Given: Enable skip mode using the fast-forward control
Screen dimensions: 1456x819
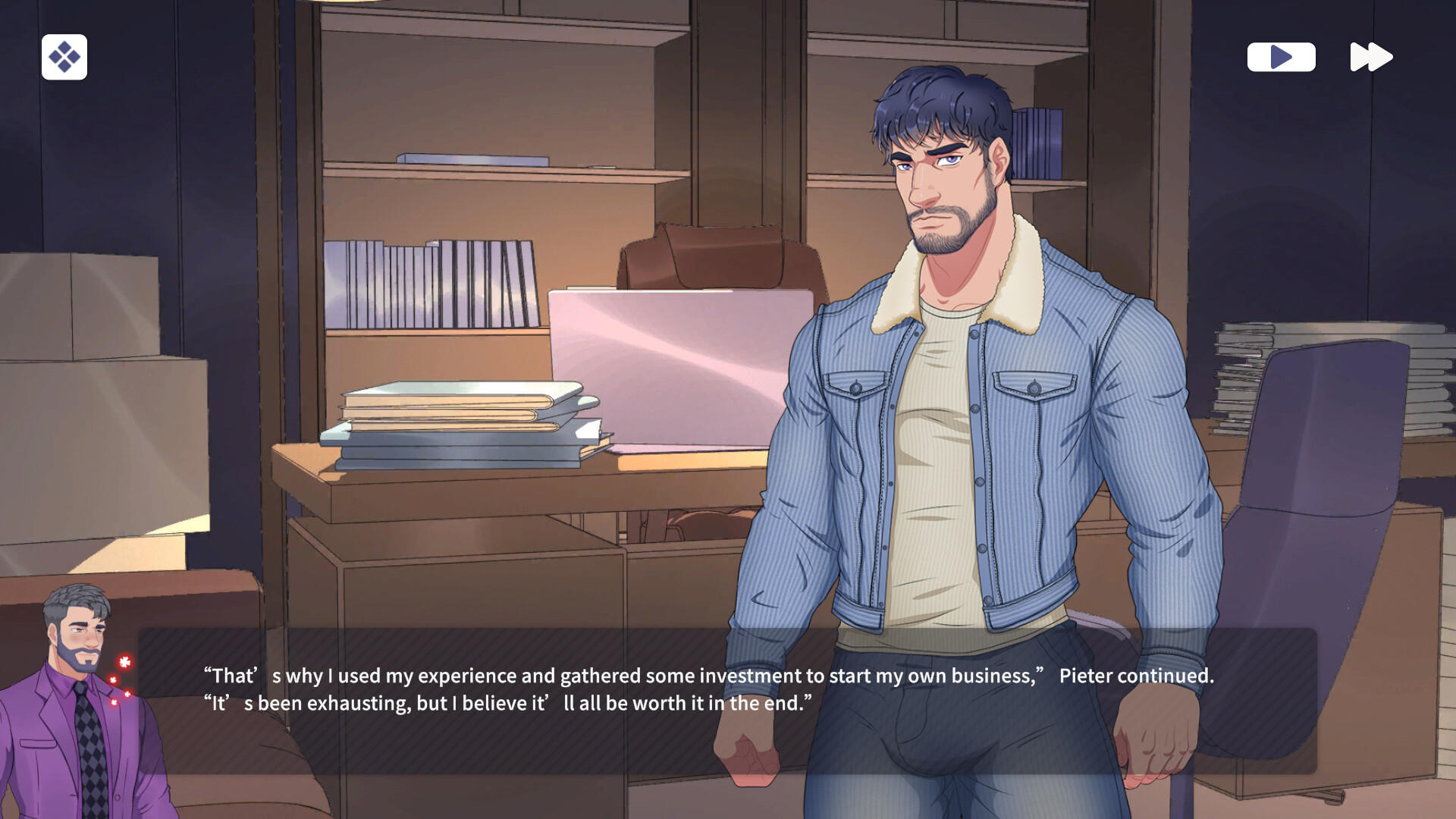Looking at the screenshot, I should (1371, 55).
